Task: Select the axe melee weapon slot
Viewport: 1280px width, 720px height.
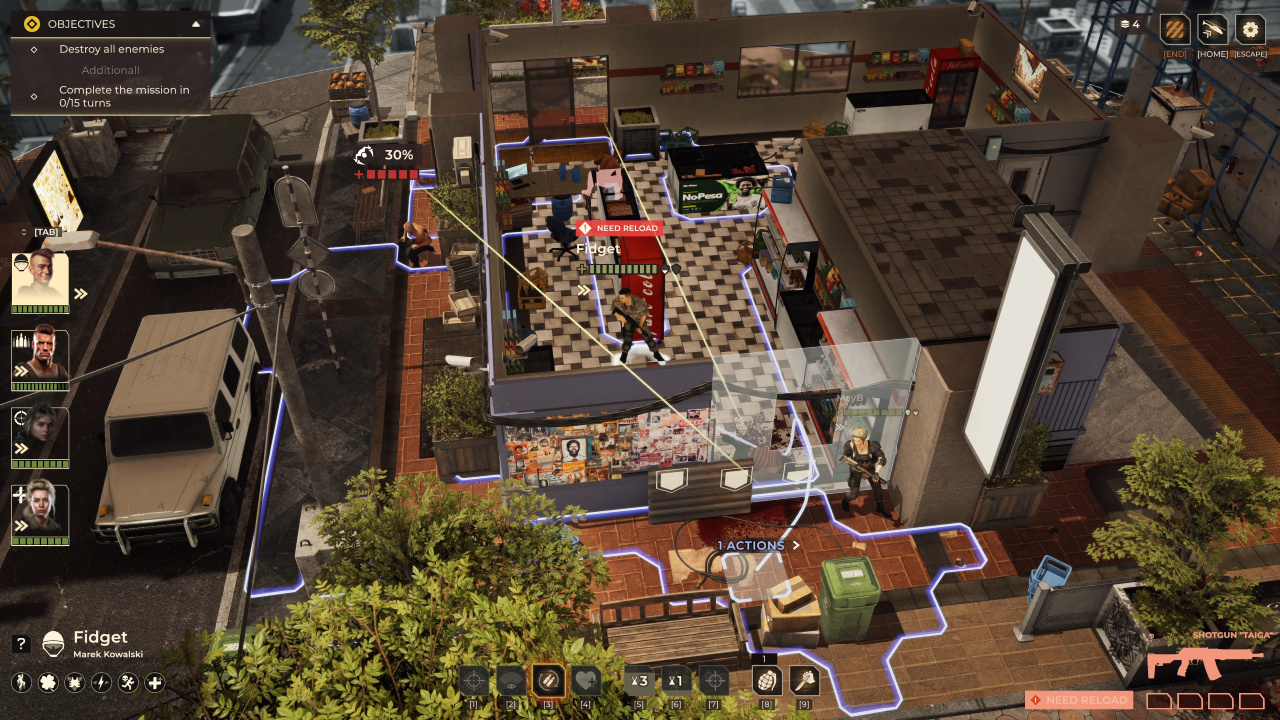Action: (x=804, y=681)
